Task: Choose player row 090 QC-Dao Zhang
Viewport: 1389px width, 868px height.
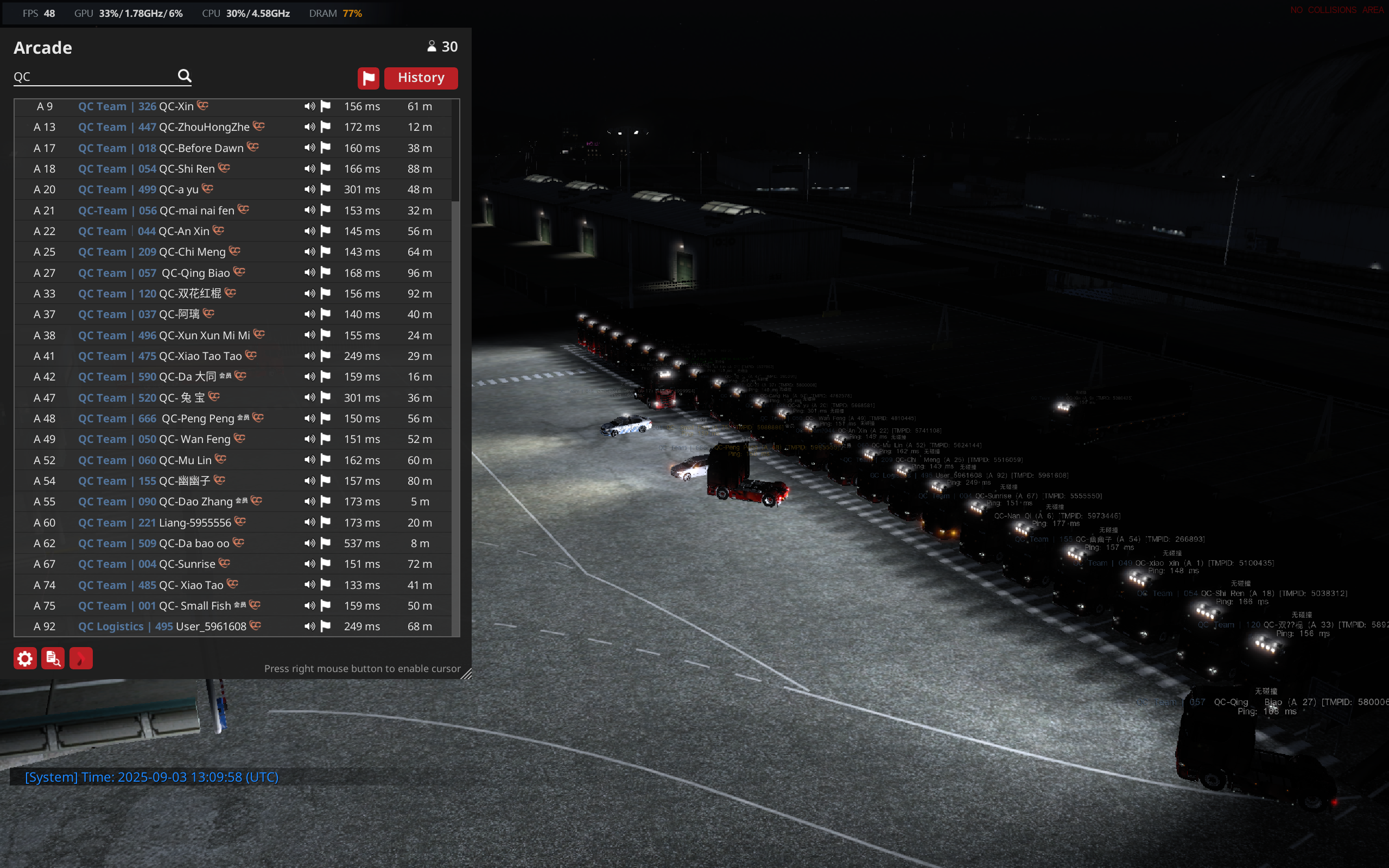Action: [195, 502]
